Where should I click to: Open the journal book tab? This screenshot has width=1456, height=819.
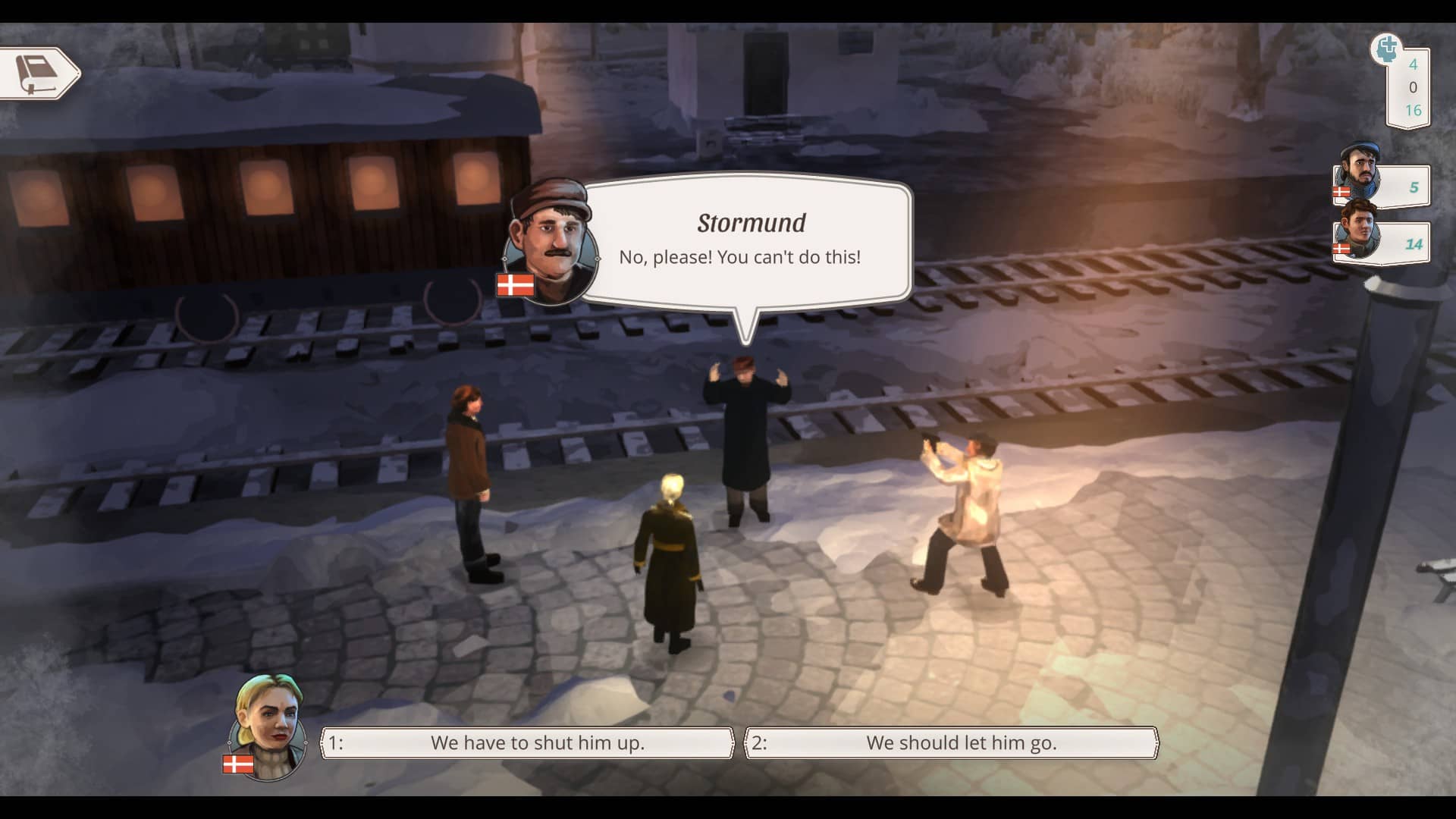[39, 74]
